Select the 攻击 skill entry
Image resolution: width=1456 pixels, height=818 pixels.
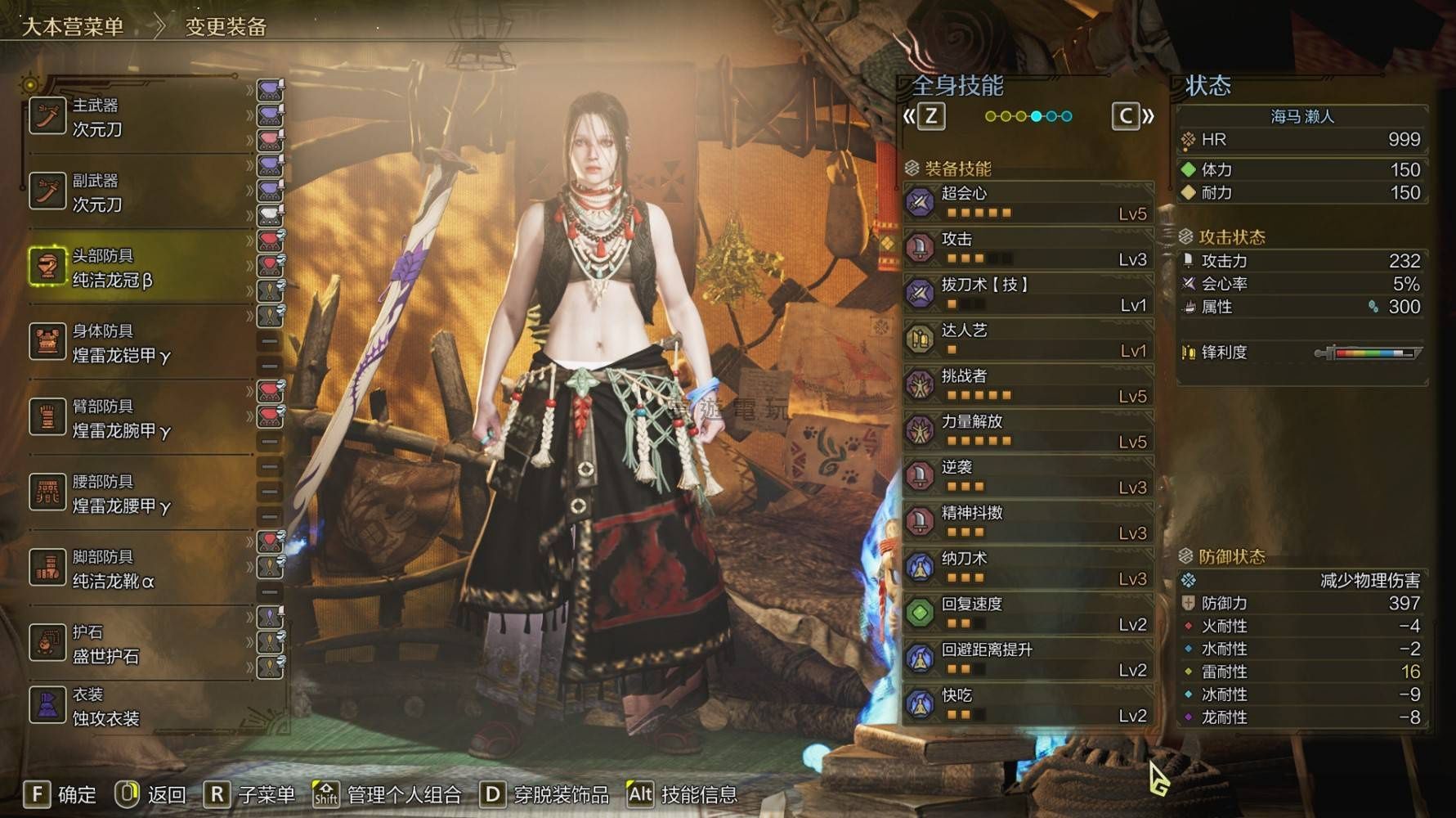tap(1028, 249)
